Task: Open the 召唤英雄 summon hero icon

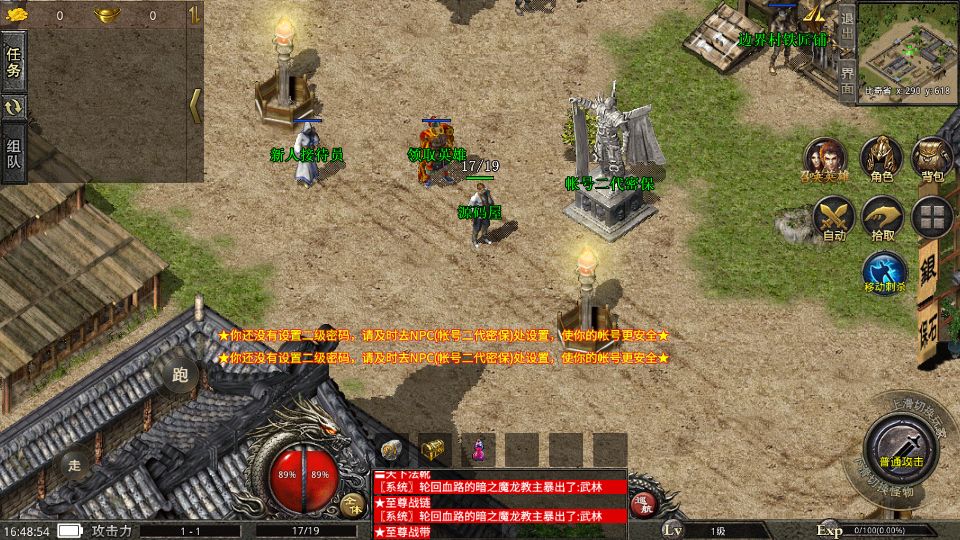Action: click(x=826, y=158)
